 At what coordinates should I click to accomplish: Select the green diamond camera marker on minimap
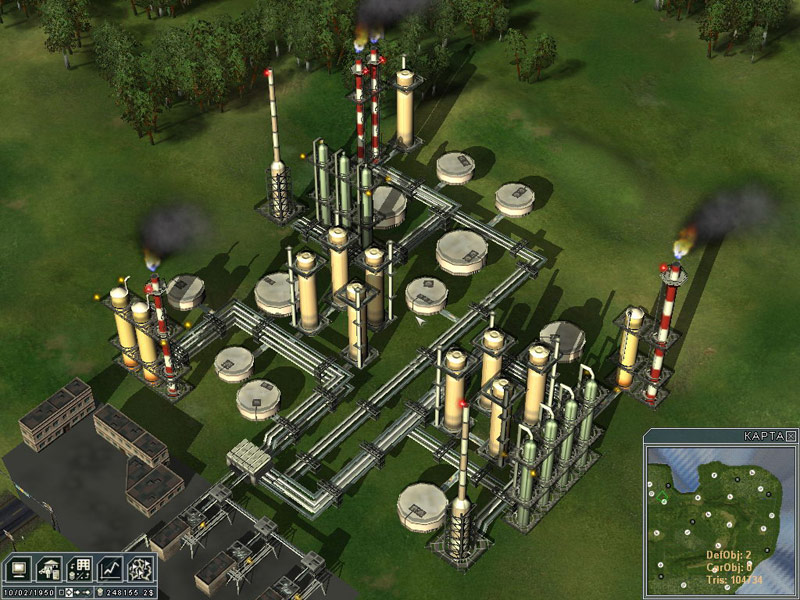(x=662, y=497)
